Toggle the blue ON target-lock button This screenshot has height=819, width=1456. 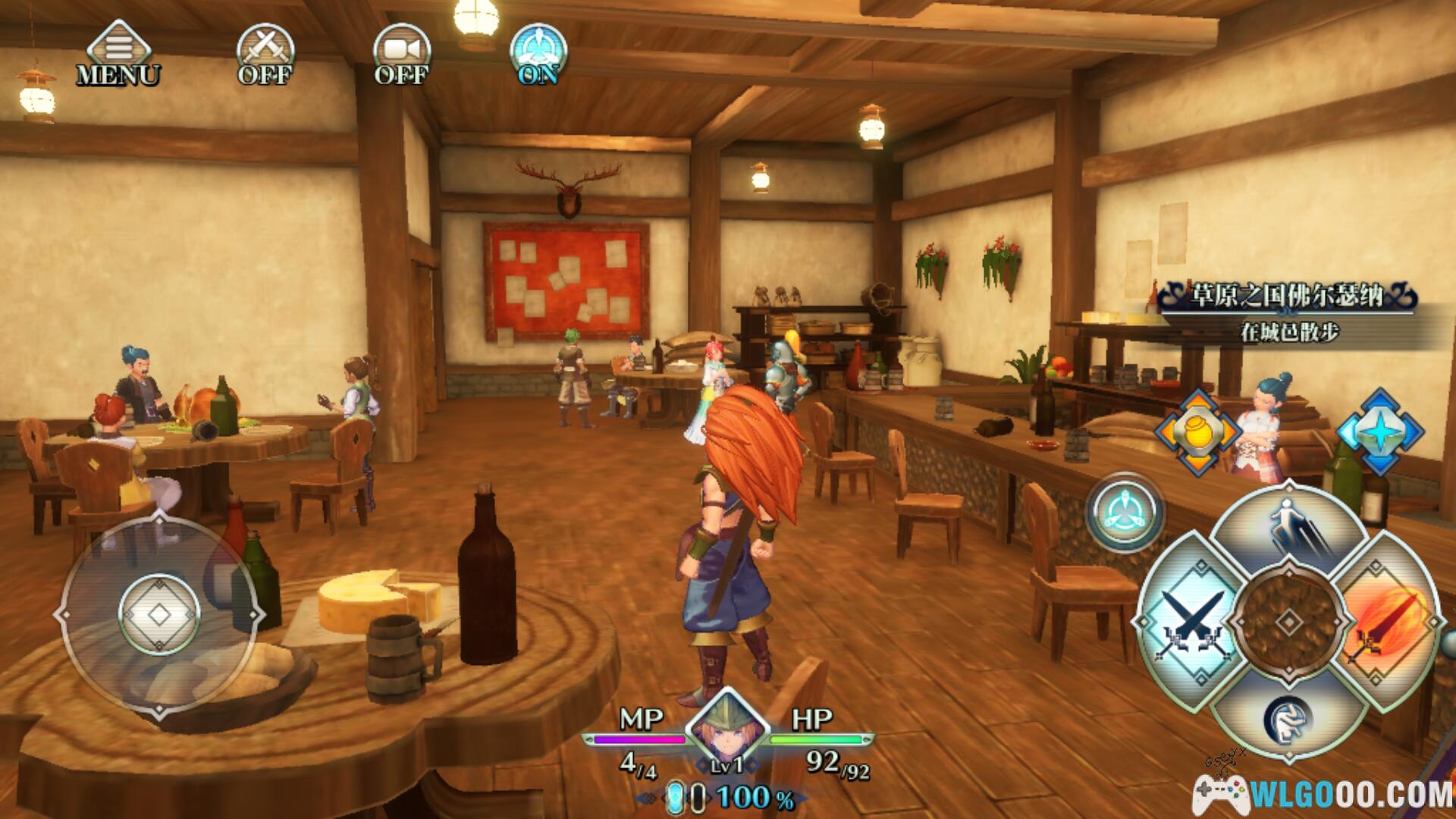(x=538, y=54)
